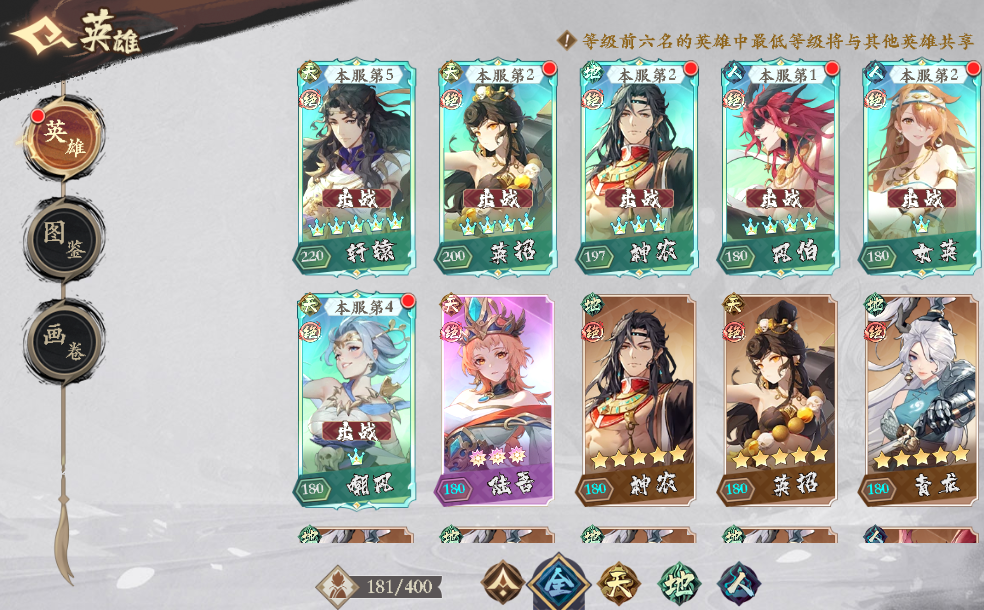
Task: Pick the 女英 hero card
Action: tap(920, 167)
